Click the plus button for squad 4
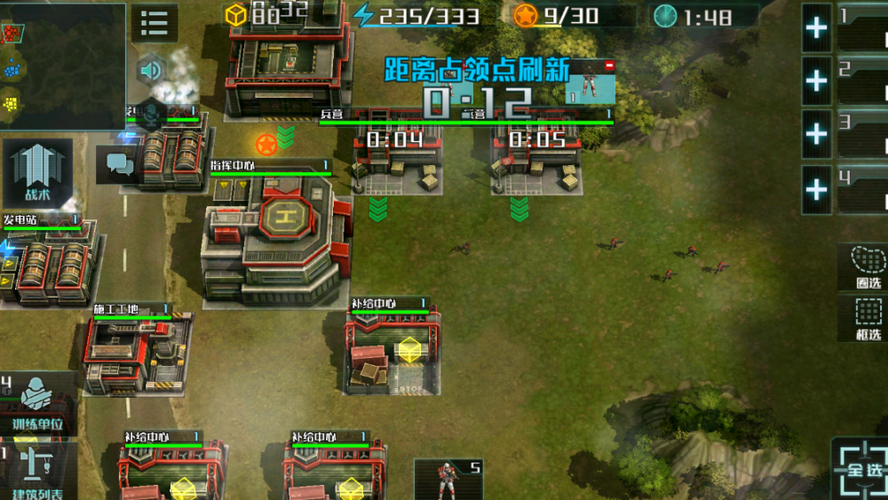This screenshot has height=500, width=888. 817,188
